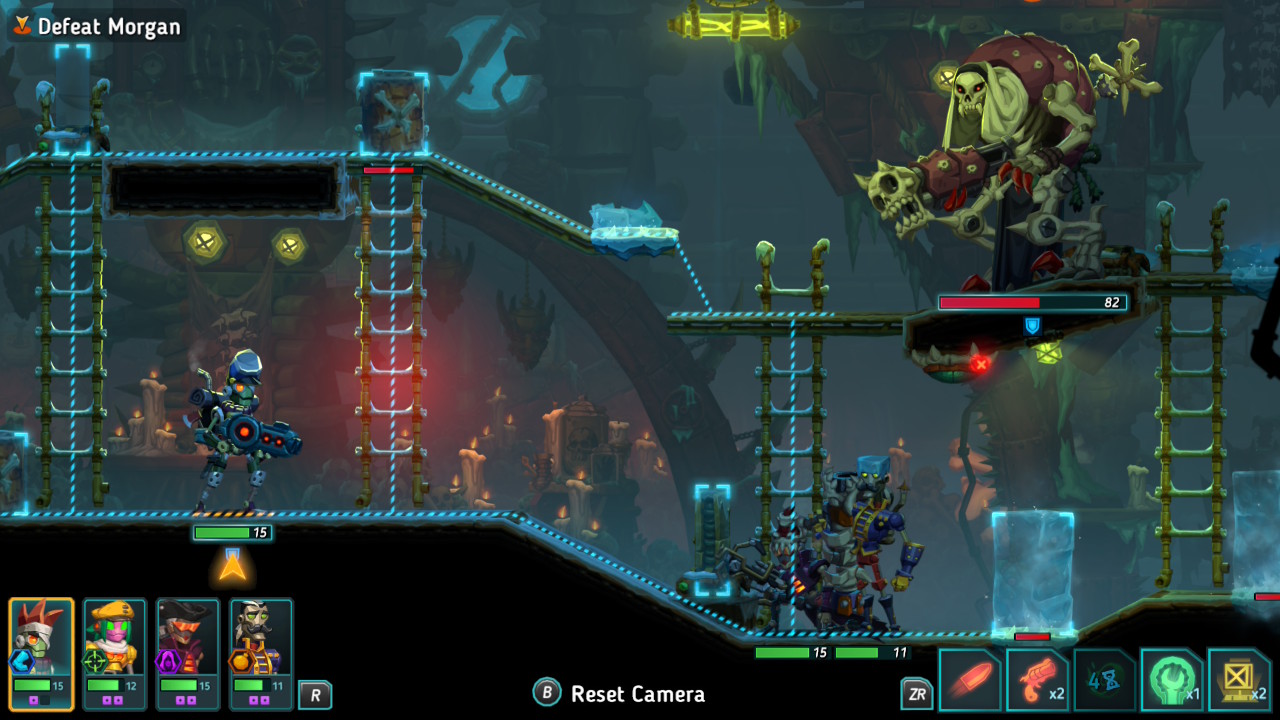Activate the red bullet shot ability
Image resolution: width=1280 pixels, height=720 pixels.
968,681
